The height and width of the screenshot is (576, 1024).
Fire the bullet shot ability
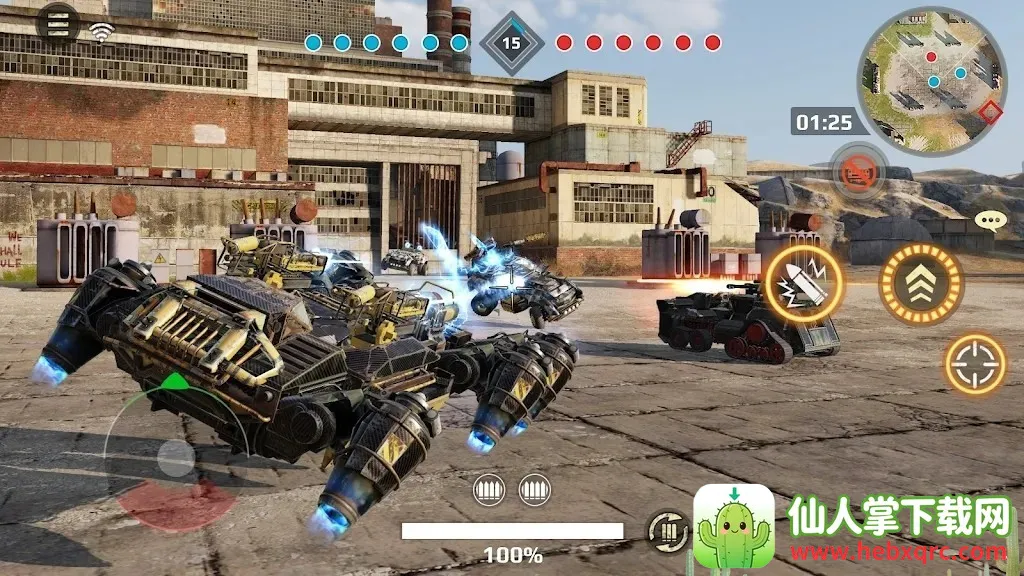pyautogui.click(x=804, y=283)
